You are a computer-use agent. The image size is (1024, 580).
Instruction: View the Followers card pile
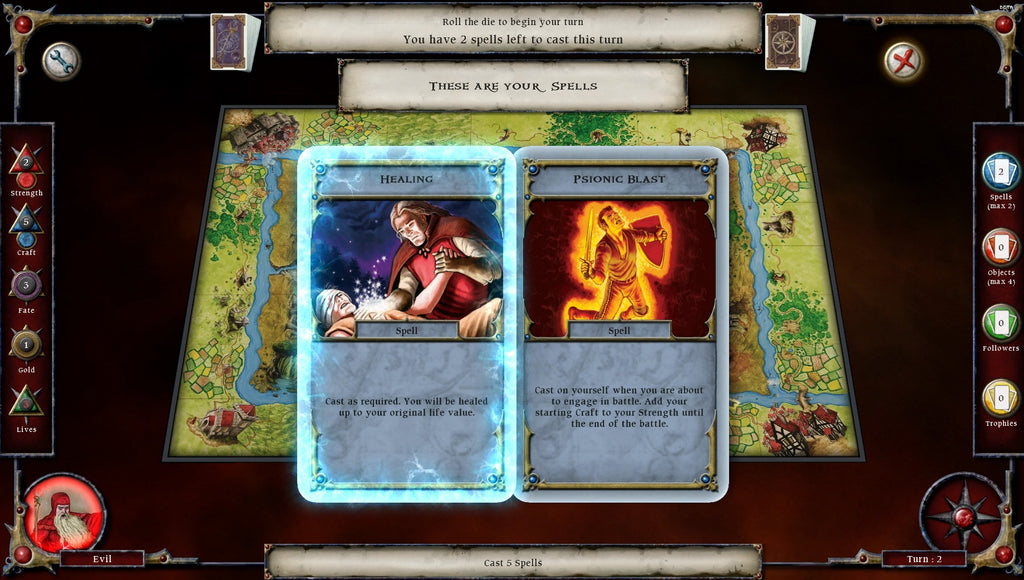coord(1000,322)
